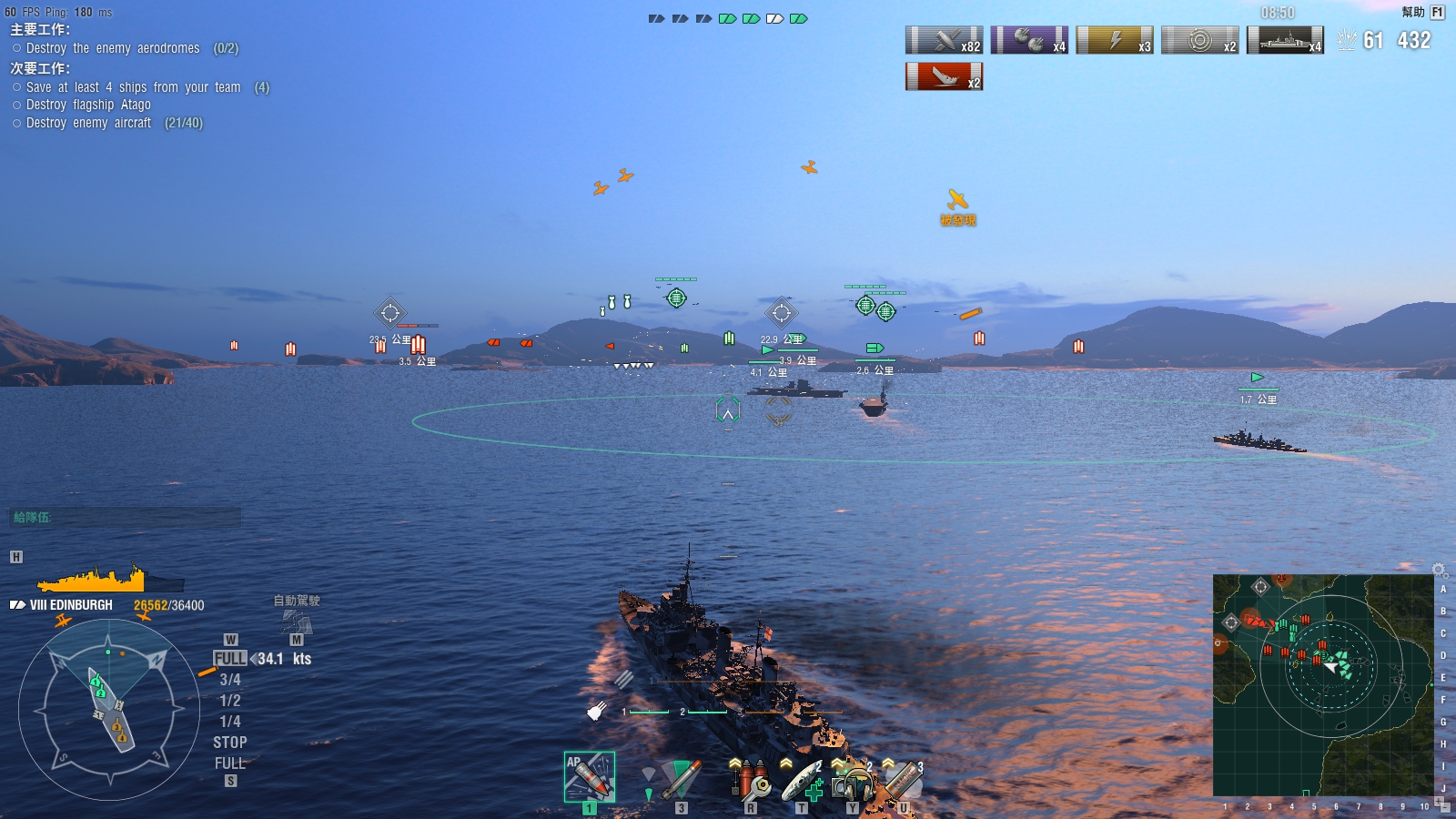
Task: Switch to the torpedo launcher slot
Action: point(680,778)
